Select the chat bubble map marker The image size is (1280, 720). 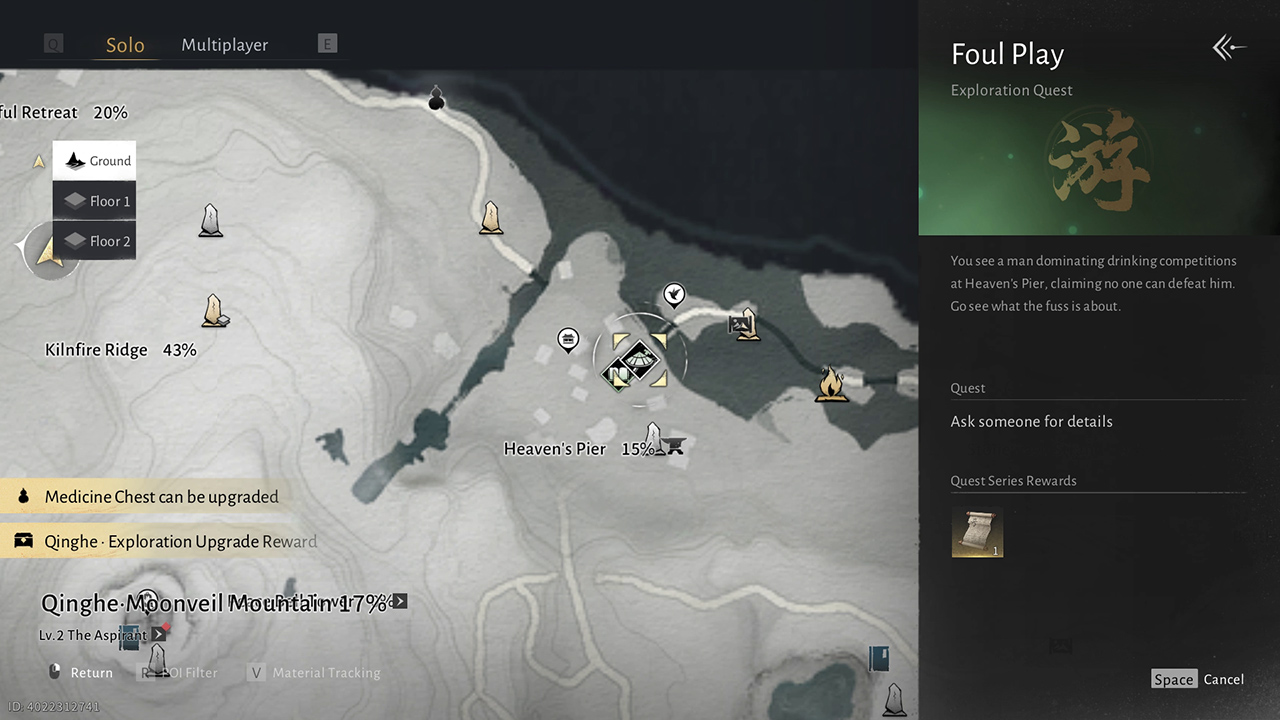click(568, 340)
